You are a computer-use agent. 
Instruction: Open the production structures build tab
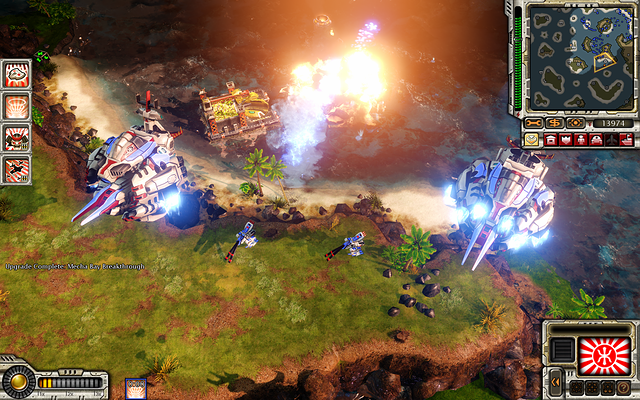click(x=550, y=140)
